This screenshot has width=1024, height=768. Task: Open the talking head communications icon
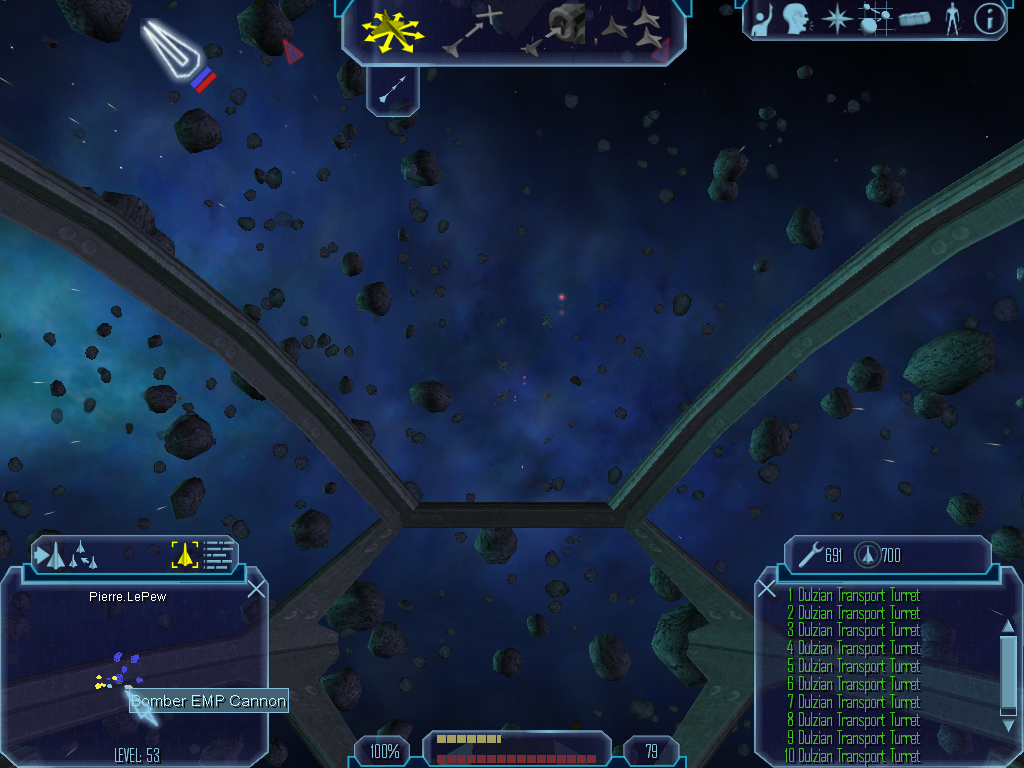coord(796,19)
